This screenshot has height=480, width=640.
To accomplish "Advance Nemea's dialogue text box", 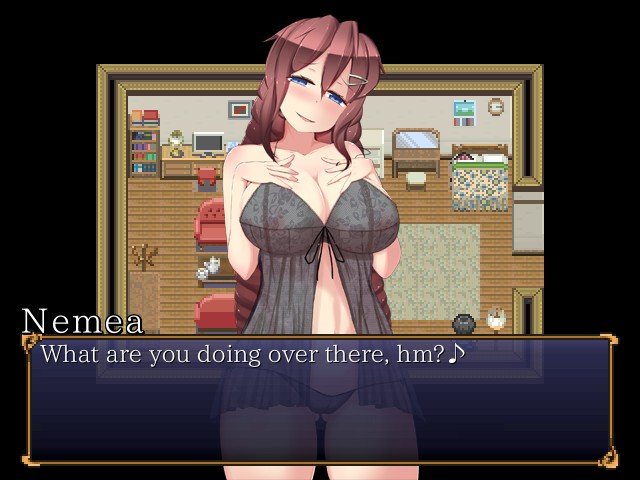I will 320,400.
